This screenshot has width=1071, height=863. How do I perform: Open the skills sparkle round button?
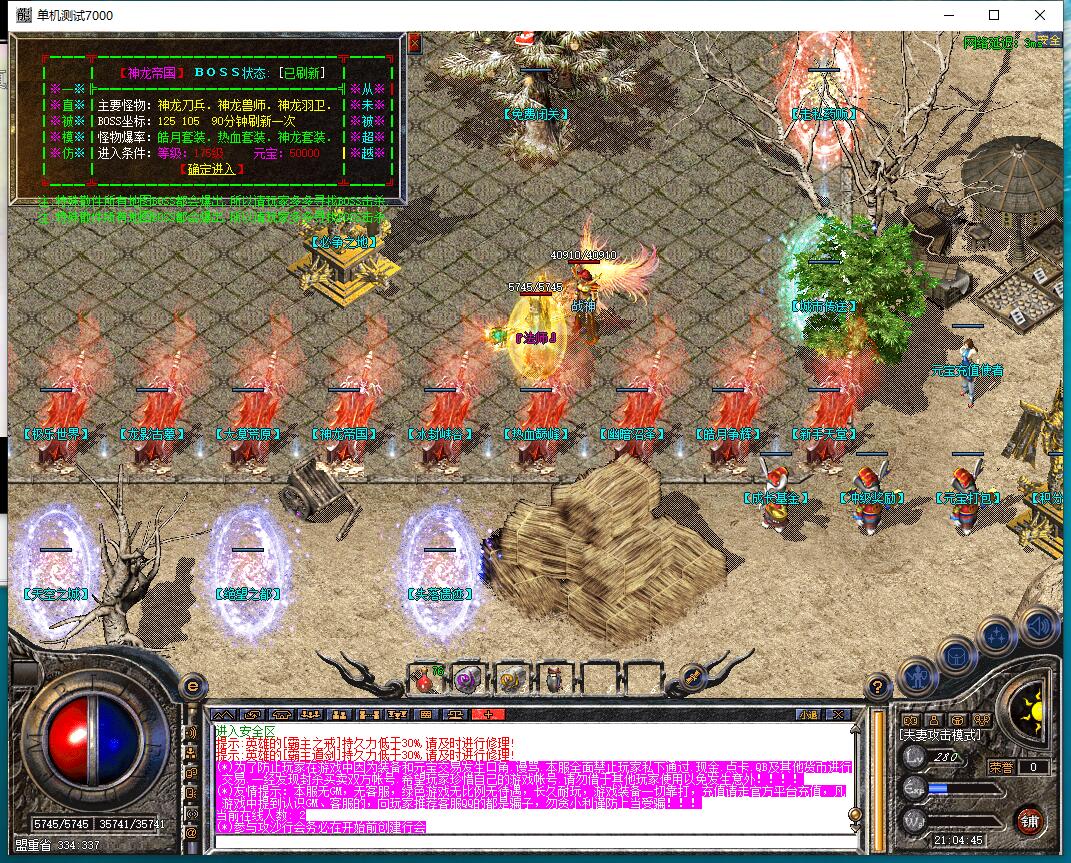tap(997, 635)
